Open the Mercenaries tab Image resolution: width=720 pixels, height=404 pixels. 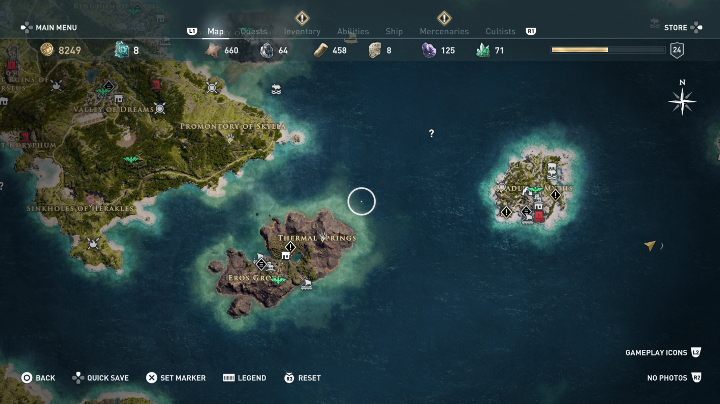444,31
